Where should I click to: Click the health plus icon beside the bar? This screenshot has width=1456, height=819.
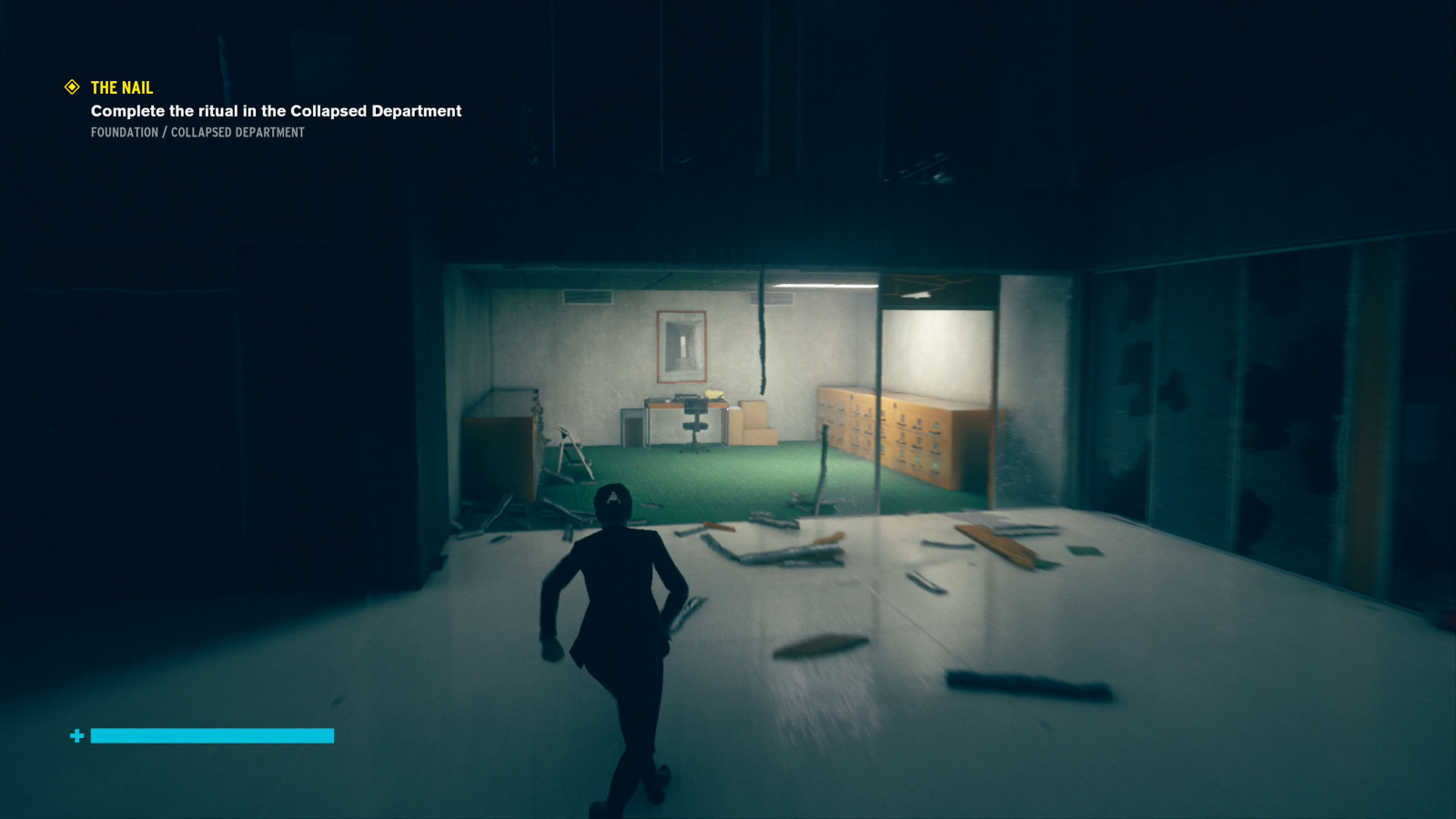tap(76, 734)
